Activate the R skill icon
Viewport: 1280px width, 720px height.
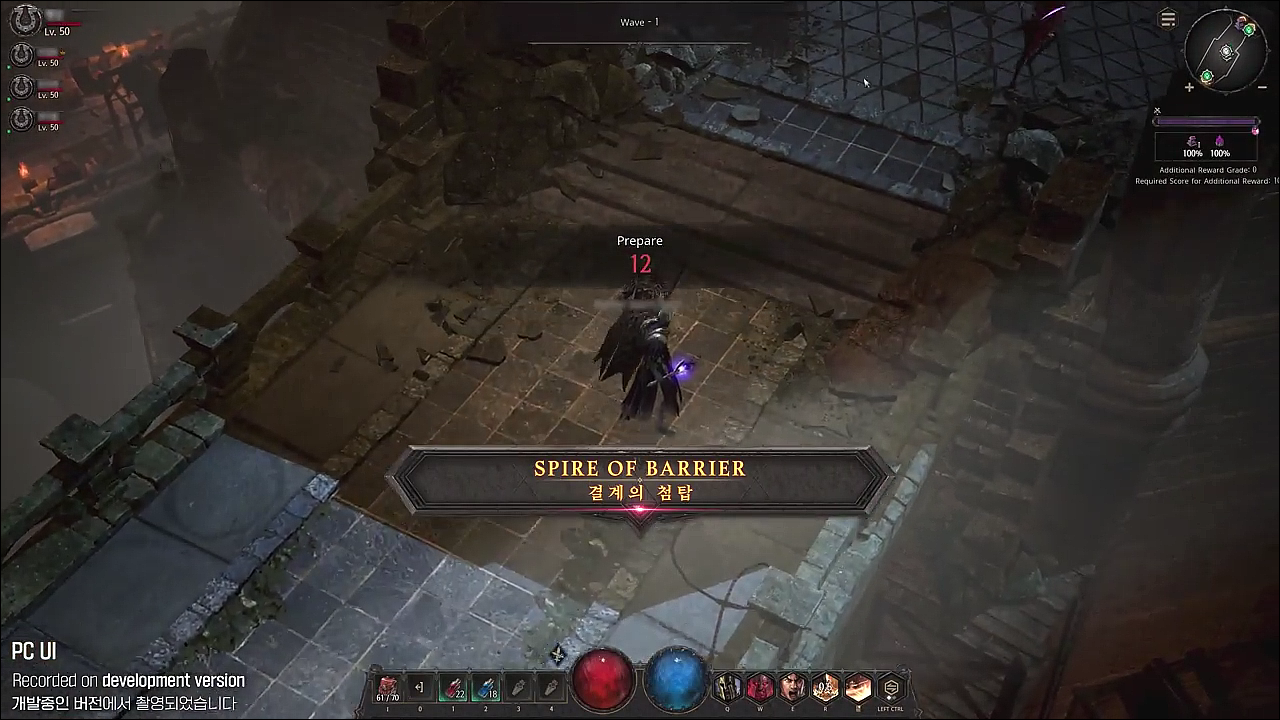click(x=826, y=687)
